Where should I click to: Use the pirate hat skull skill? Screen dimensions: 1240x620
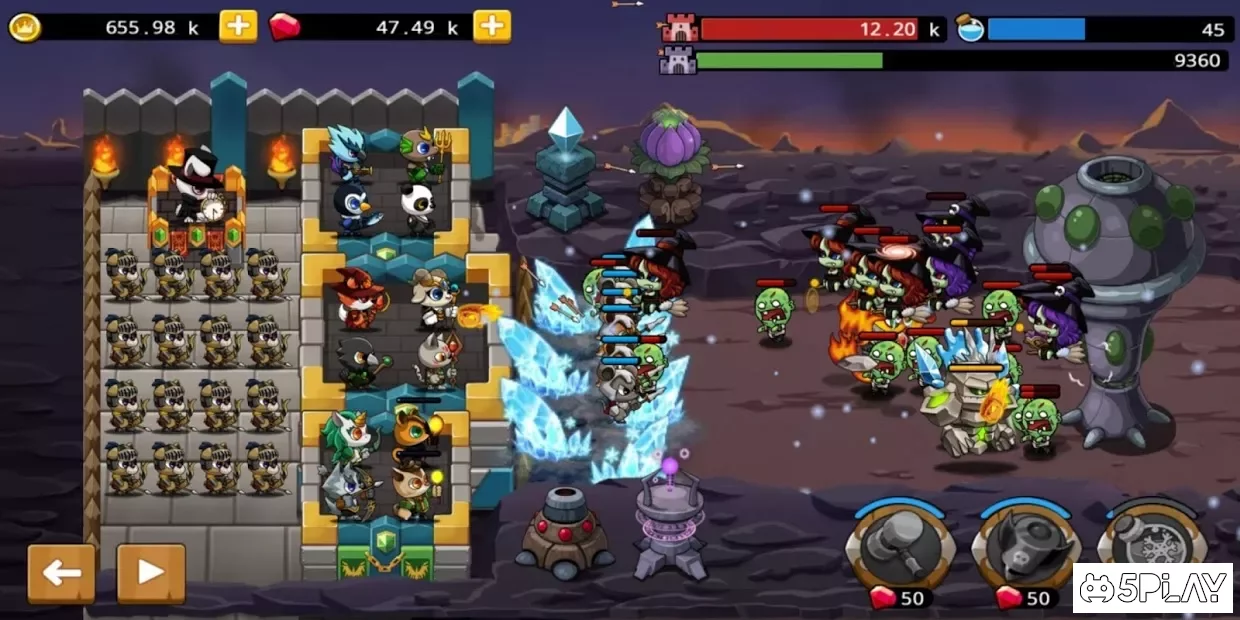click(1024, 547)
